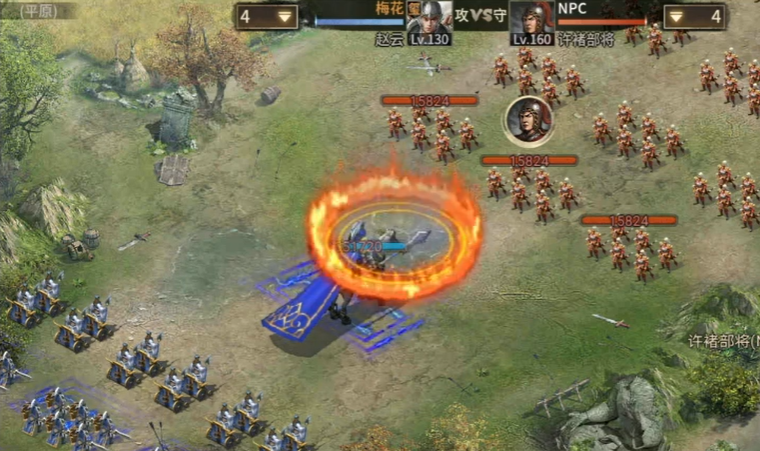Select the Lv.160 defender general portrait
The image size is (760, 451).
pyautogui.click(x=532, y=19)
